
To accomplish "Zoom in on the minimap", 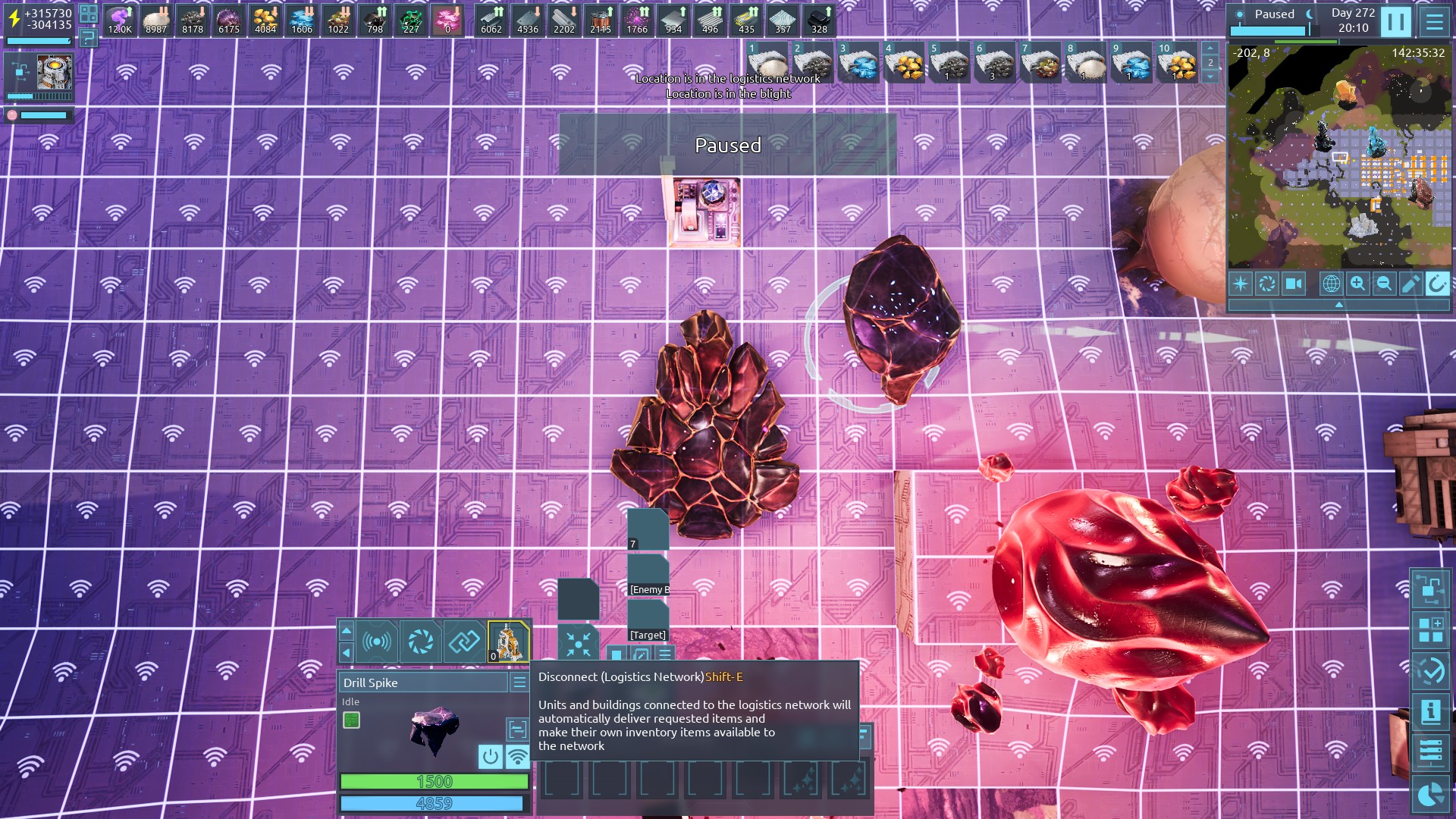I will pyautogui.click(x=1357, y=284).
